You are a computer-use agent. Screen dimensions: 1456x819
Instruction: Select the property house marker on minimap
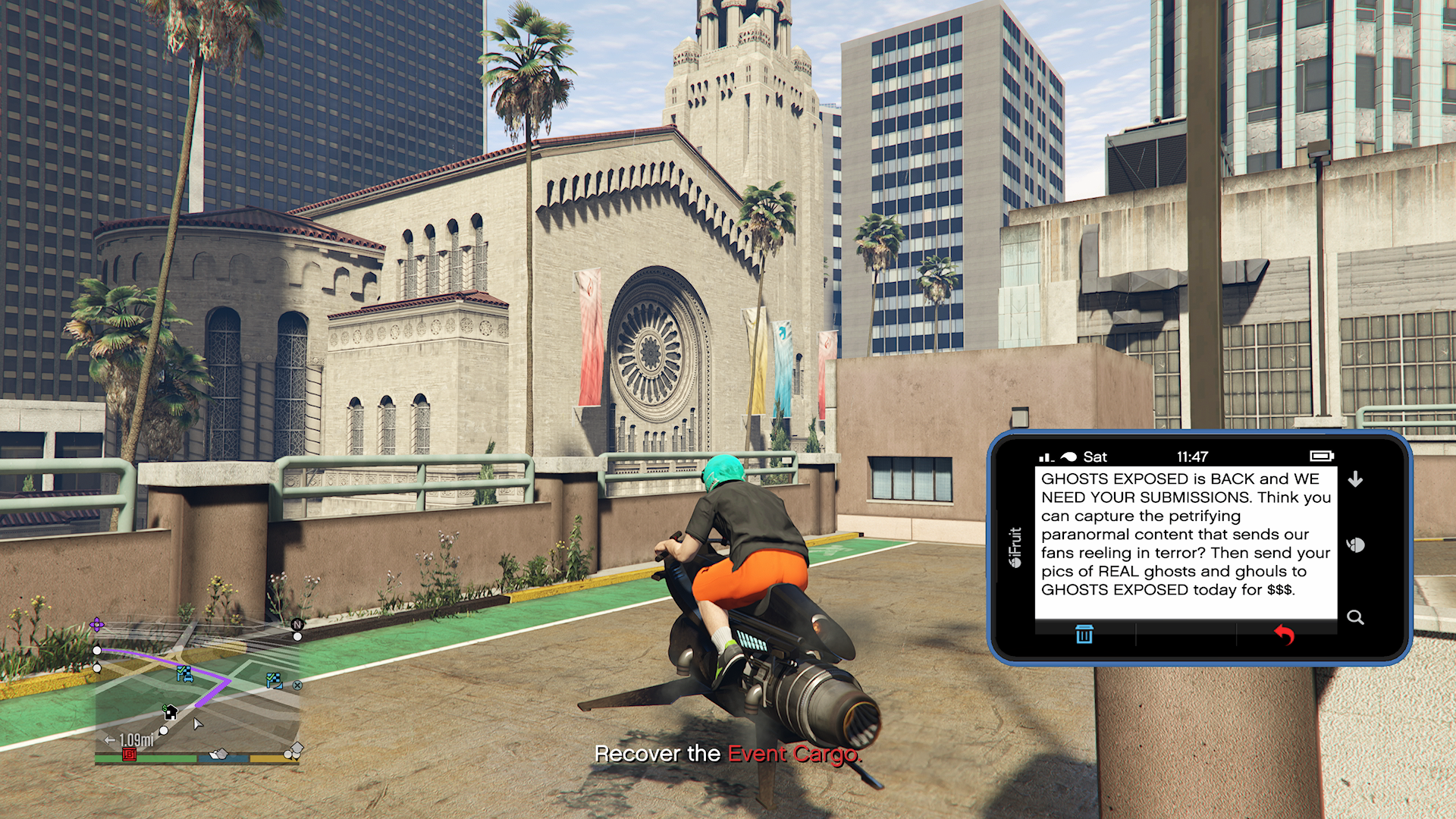click(x=171, y=712)
